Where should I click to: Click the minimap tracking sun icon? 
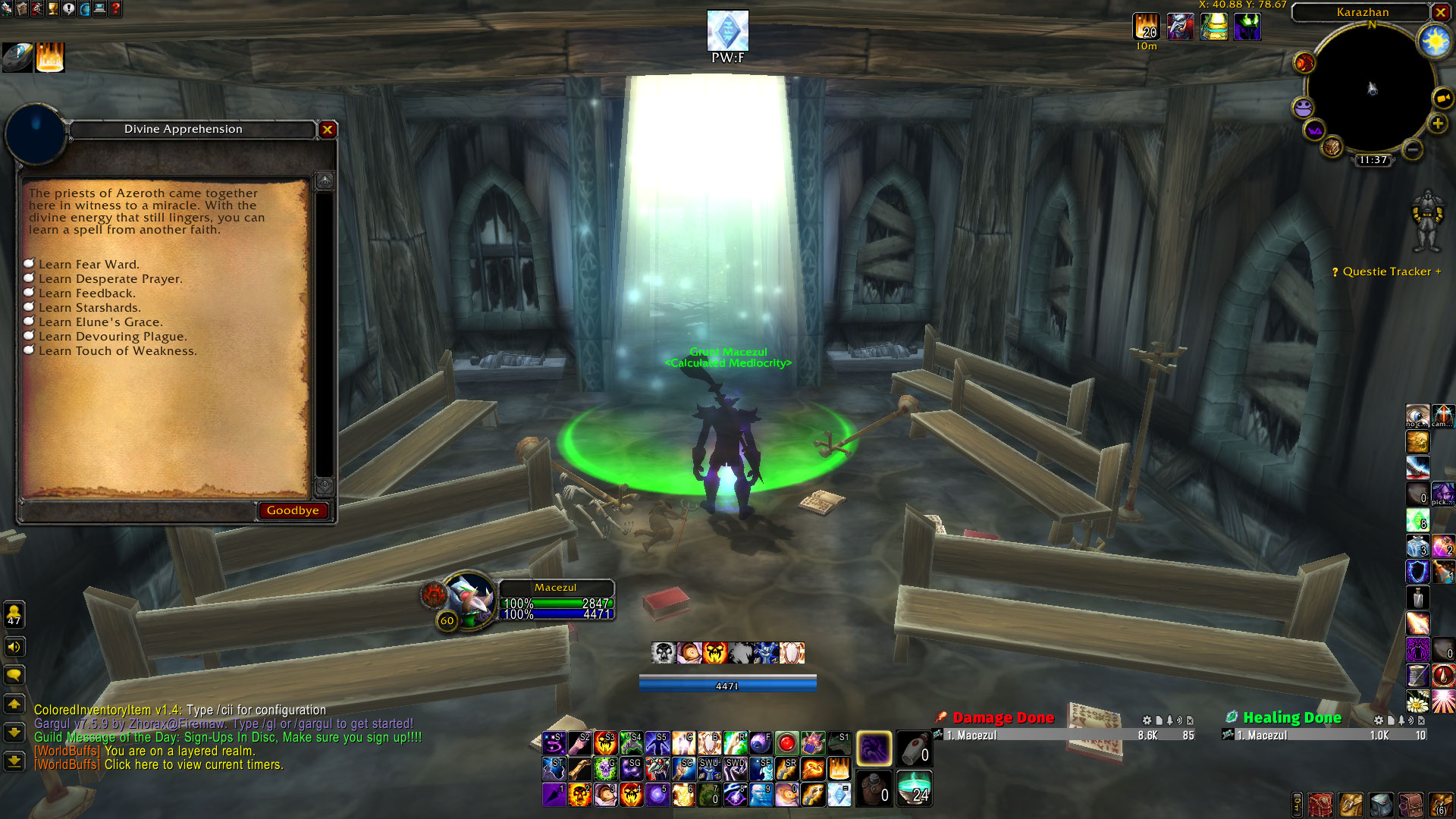(1435, 41)
